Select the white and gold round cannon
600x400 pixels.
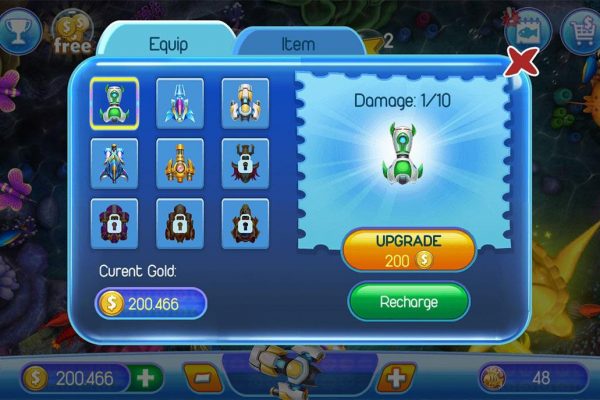click(x=245, y=103)
